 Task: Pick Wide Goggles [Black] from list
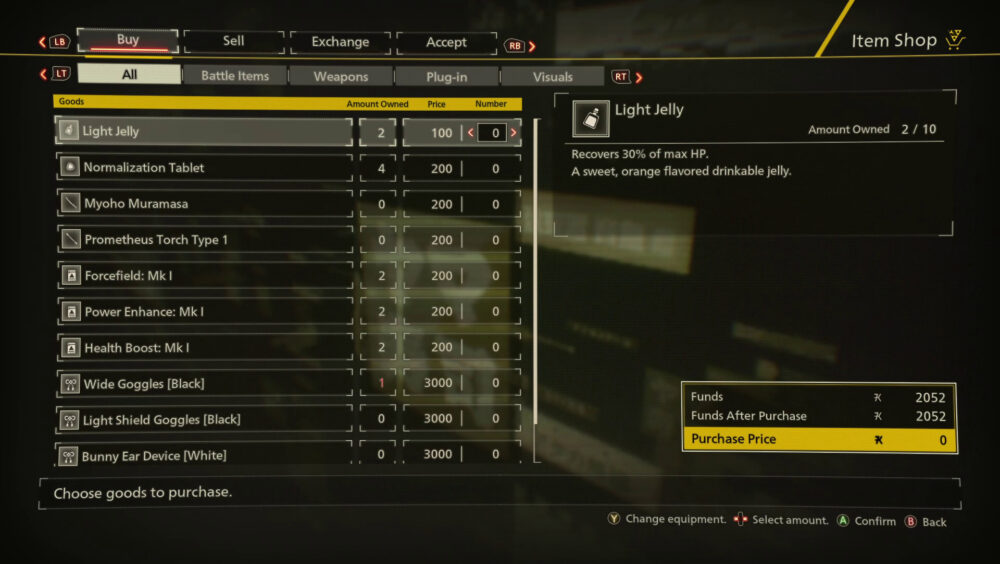pos(204,384)
